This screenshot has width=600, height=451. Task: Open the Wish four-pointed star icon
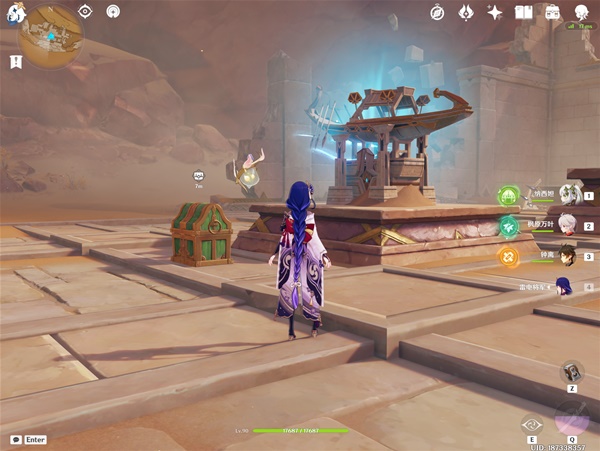[x=494, y=12]
